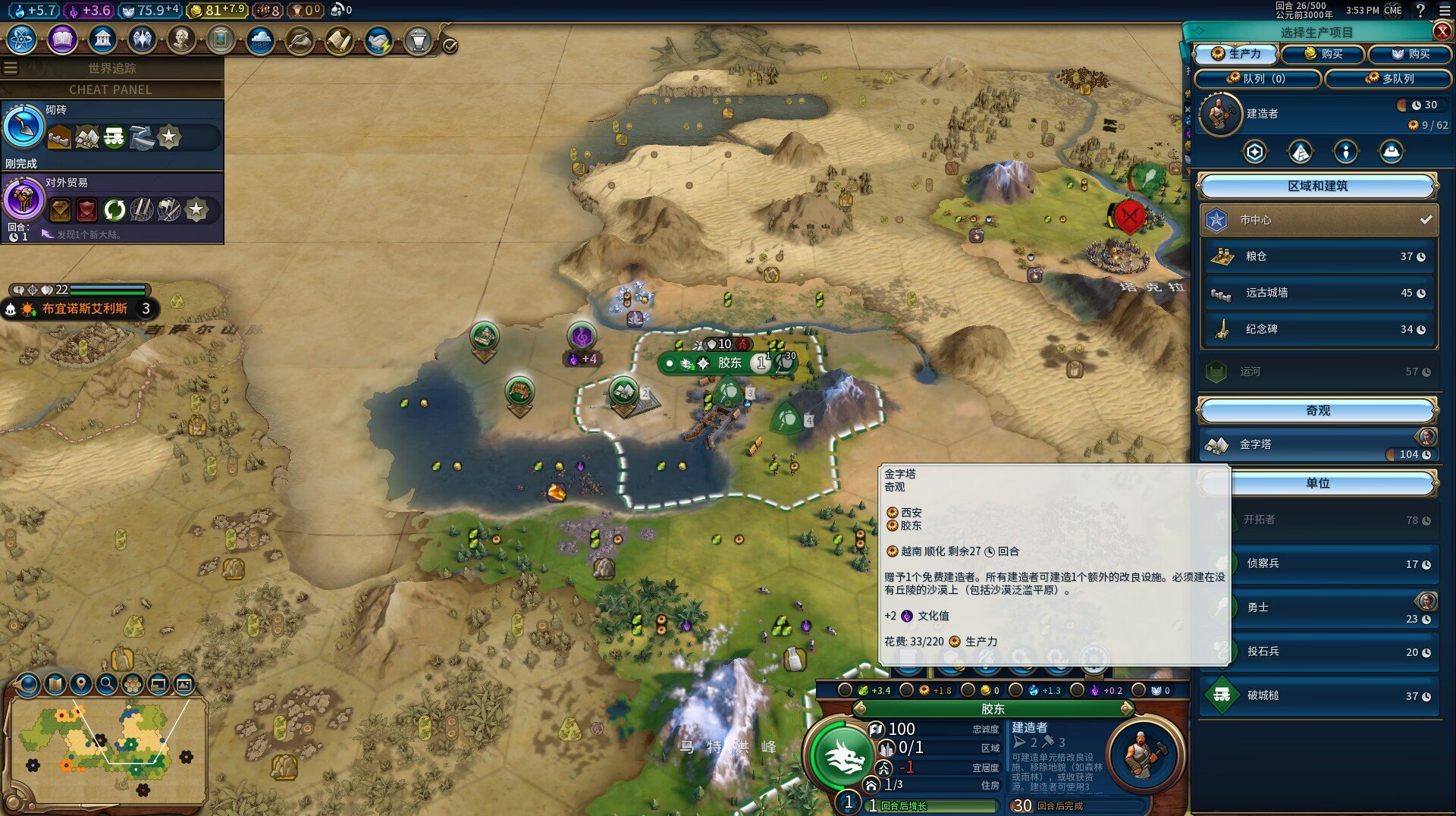The width and height of the screenshot is (1456, 816).
Task: Open the civics tree book icon
Action: pos(62,39)
